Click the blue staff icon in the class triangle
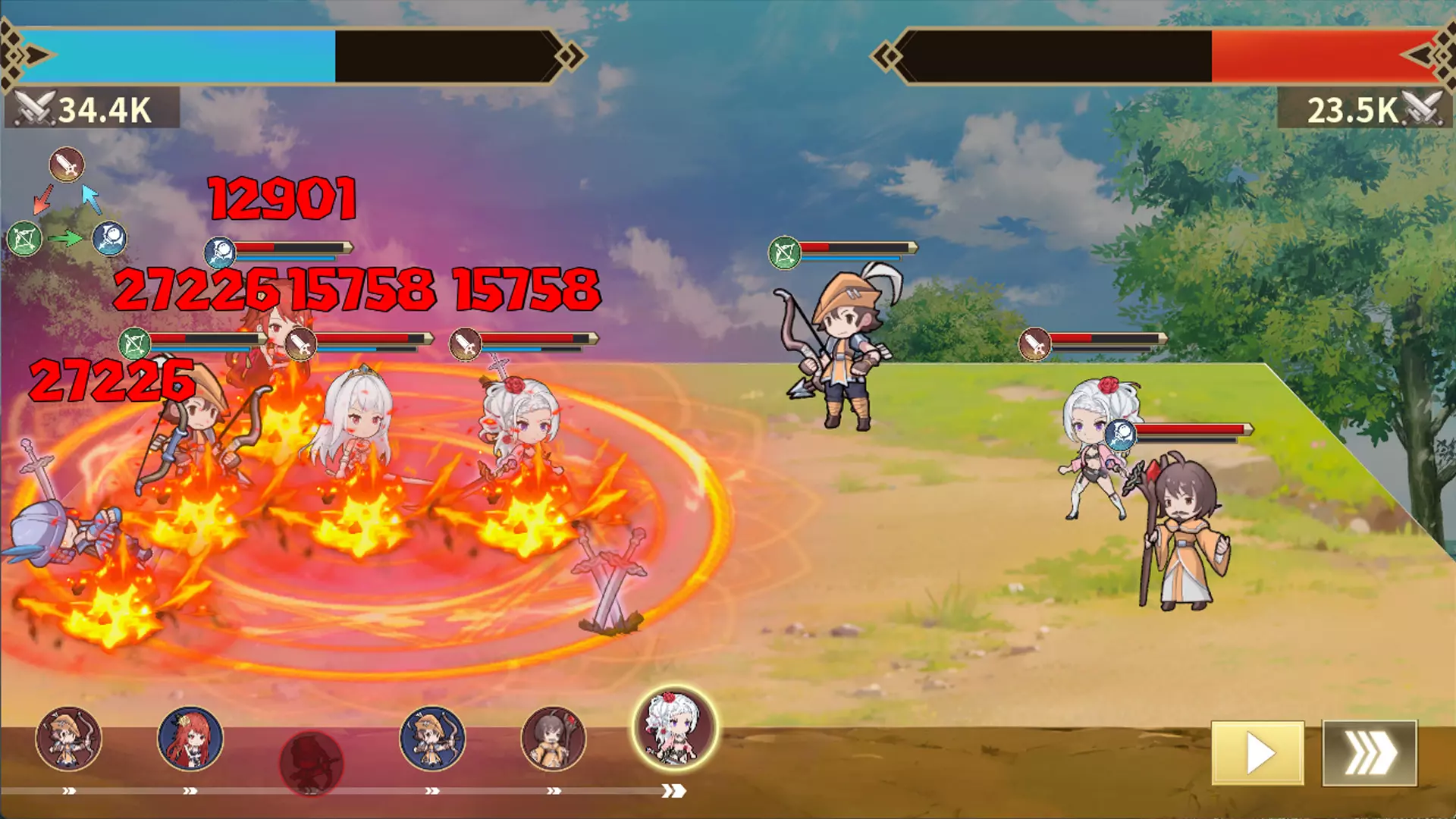Image resolution: width=1456 pixels, height=819 pixels. click(109, 239)
